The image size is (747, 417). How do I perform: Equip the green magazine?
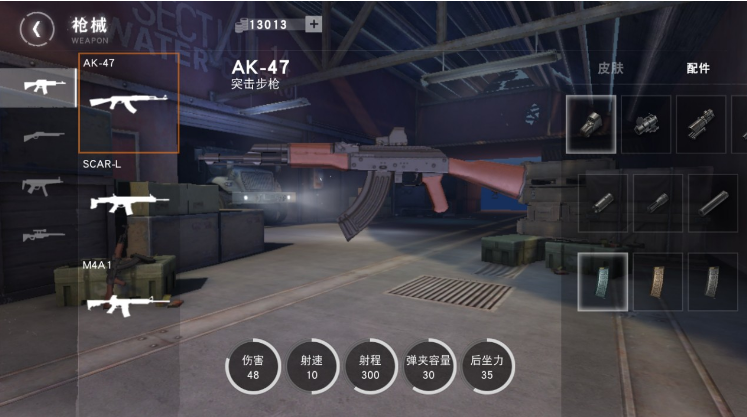pos(603,281)
